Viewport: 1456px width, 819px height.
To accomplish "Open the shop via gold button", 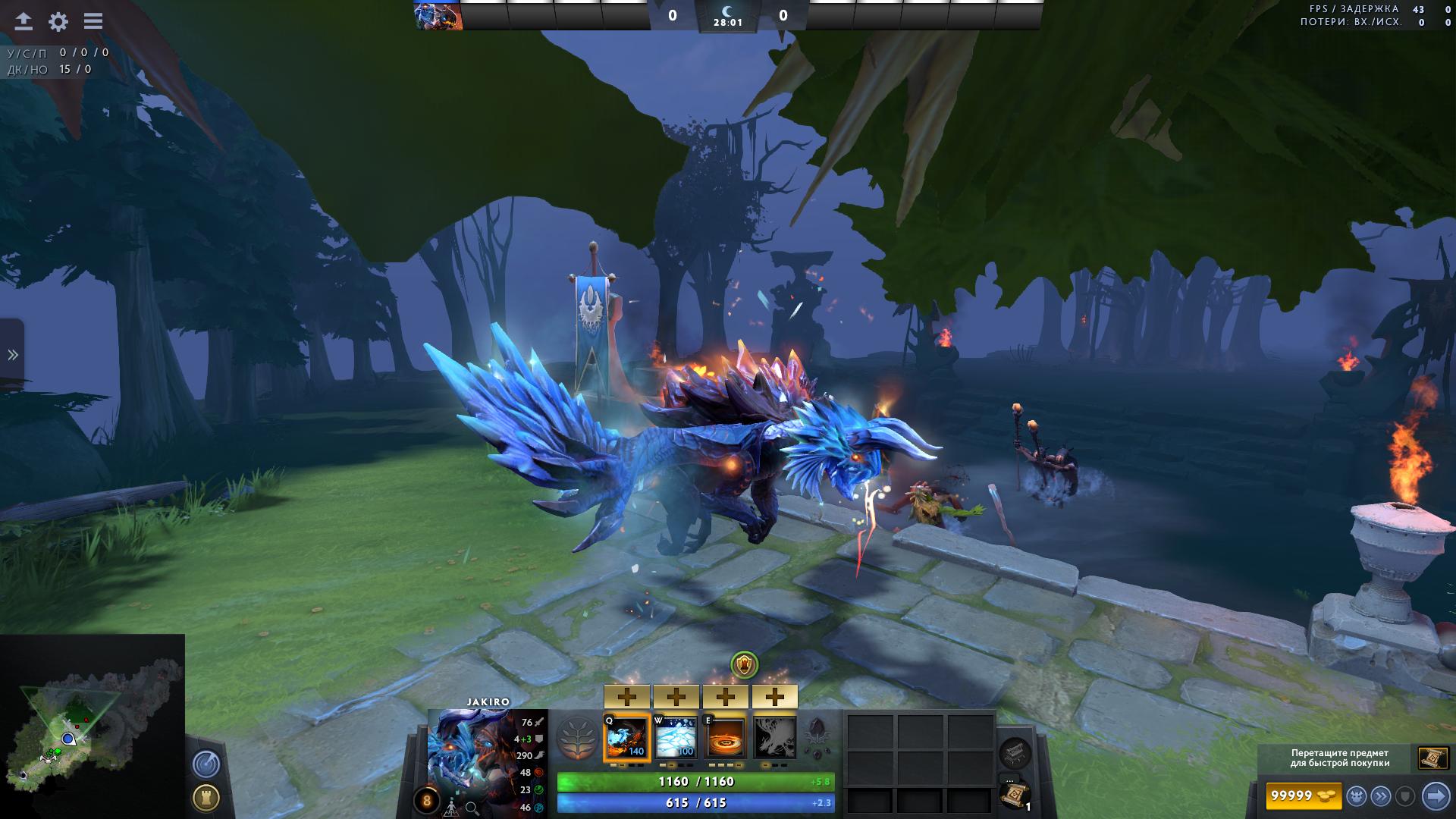I will [x=1301, y=795].
